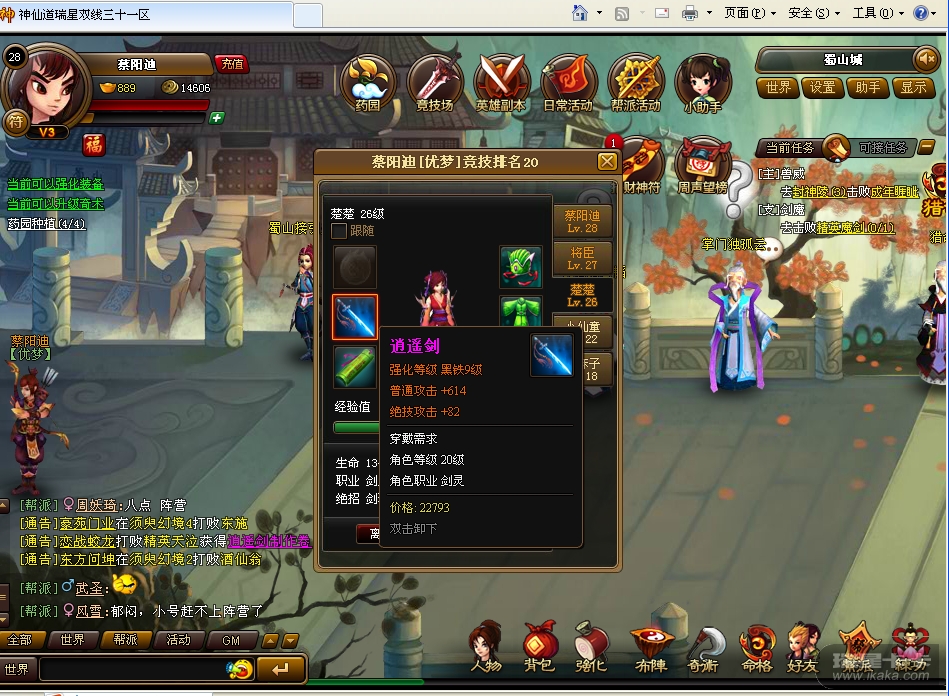949x696 pixels.
Task: Close the character equipment panel
Action: click(x=607, y=162)
